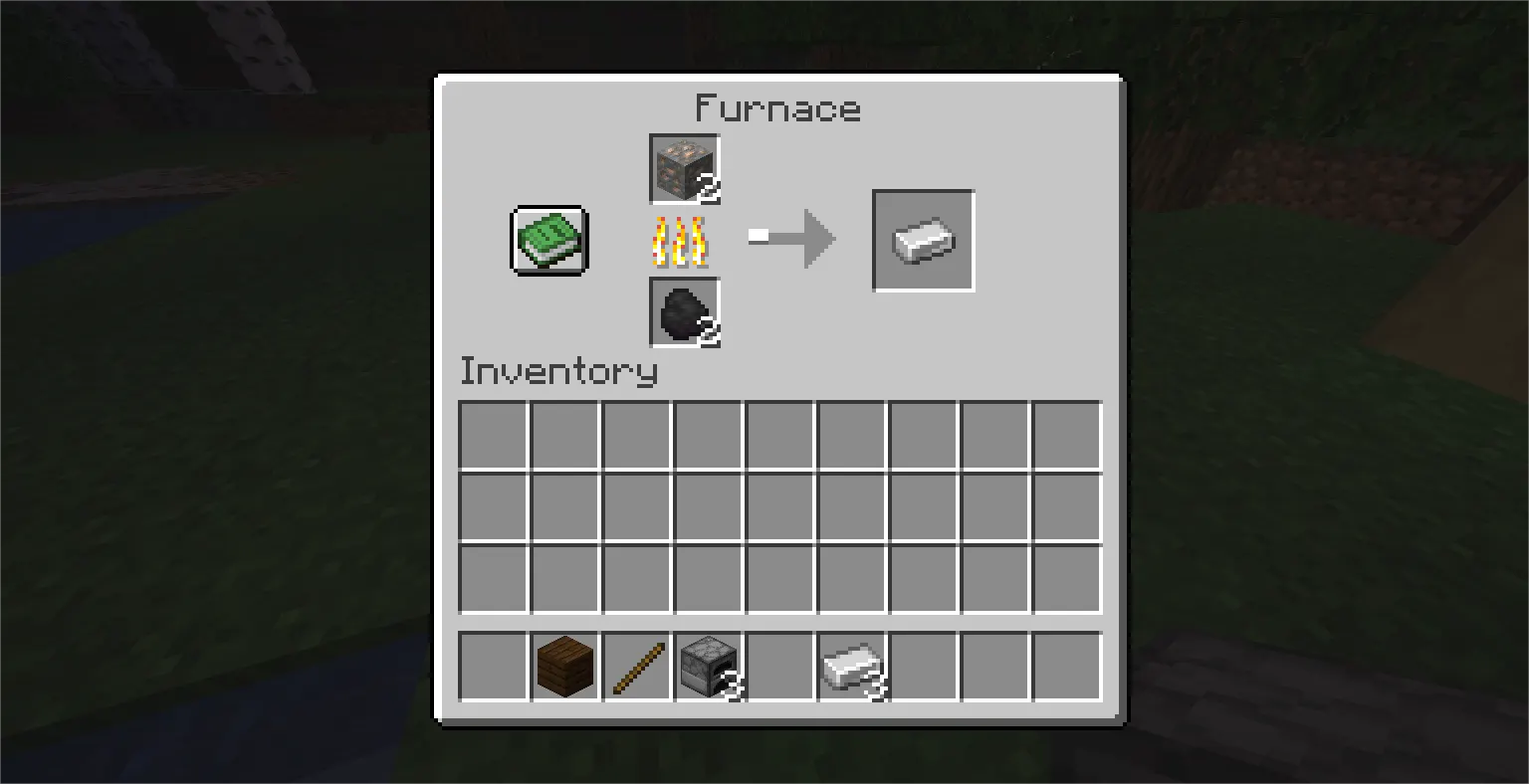Collect the iron ingot from the output slot
Viewport: 1529px width, 784px height.
coord(922,240)
